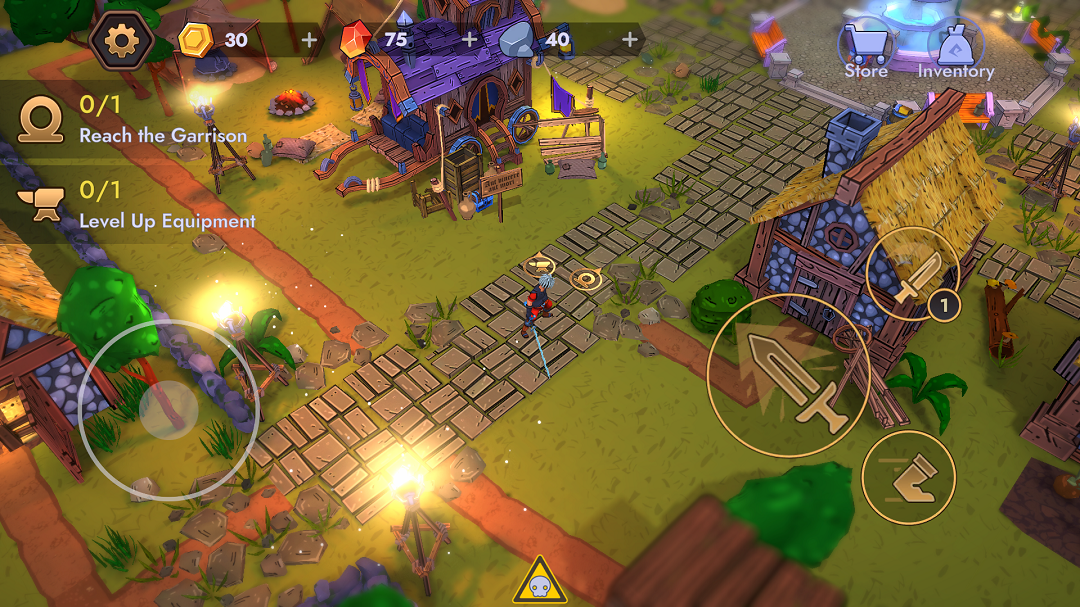Tap the dash boot button
Viewport: 1080px width, 607px height.
coord(908,477)
